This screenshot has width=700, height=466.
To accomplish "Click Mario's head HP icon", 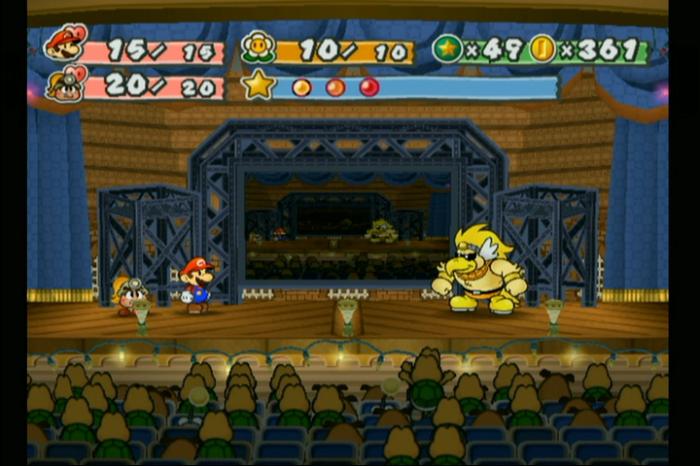I will point(65,43).
